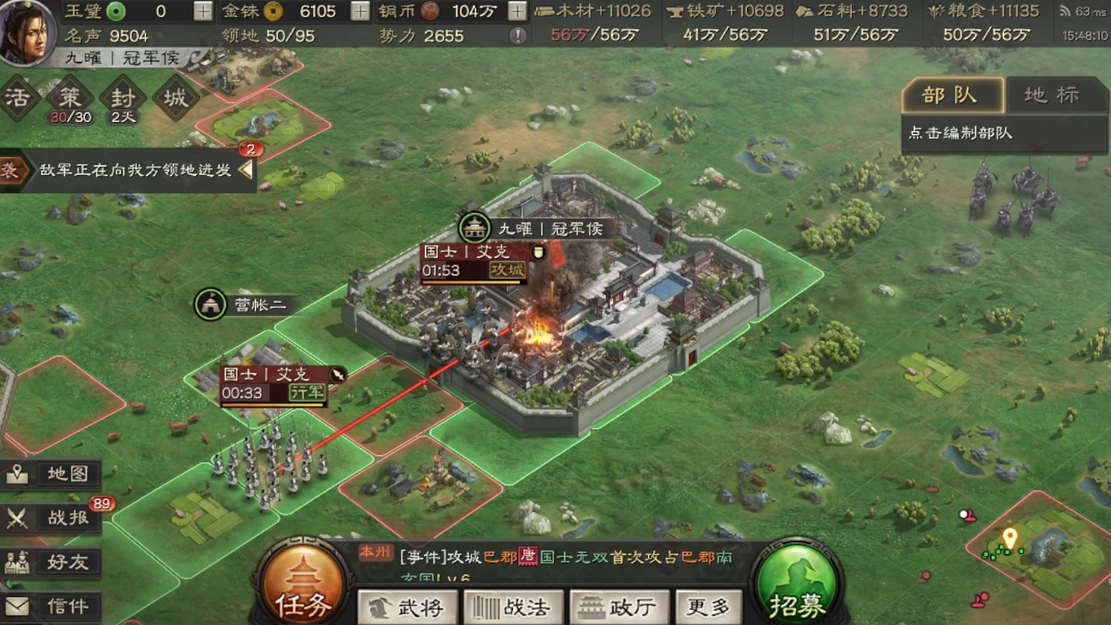This screenshot has height=625, width=1111.
Task: Open the 政厅 government hall menu
Action: [619, 607]
